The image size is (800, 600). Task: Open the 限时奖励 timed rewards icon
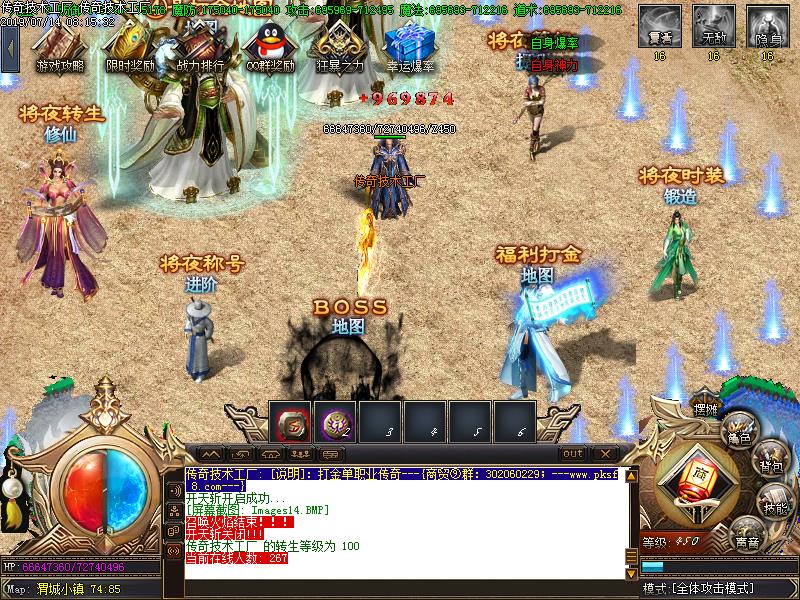pyautogui.click(x=130, y=44)
